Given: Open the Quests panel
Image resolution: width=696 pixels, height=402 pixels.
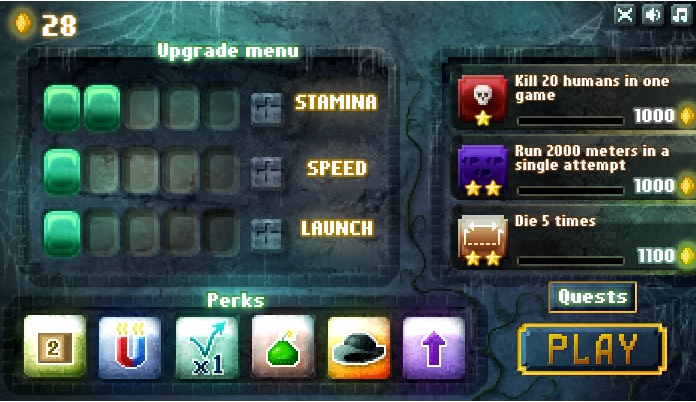Looking at the screenshot, I should [x=592, y=297].
